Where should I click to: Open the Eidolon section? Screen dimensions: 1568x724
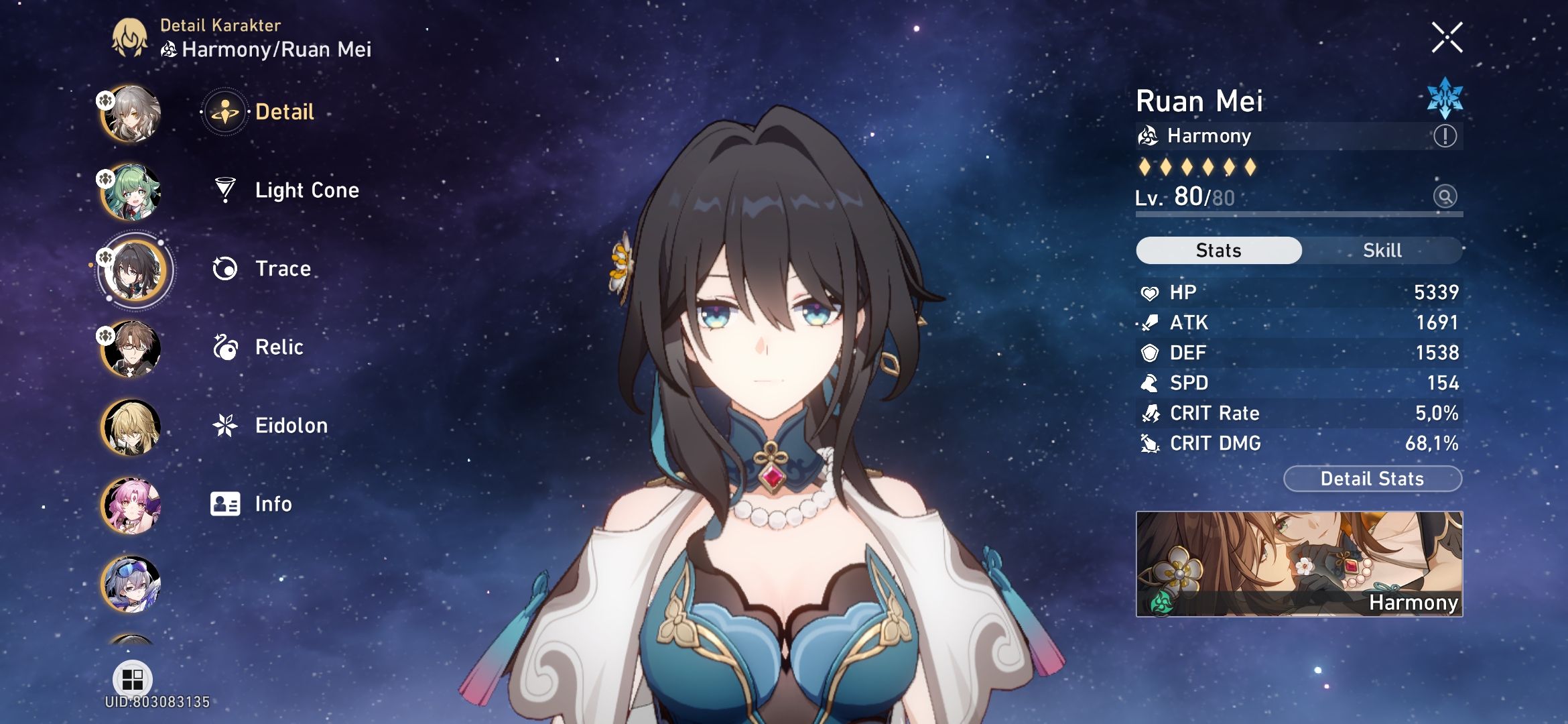point(291,425)
